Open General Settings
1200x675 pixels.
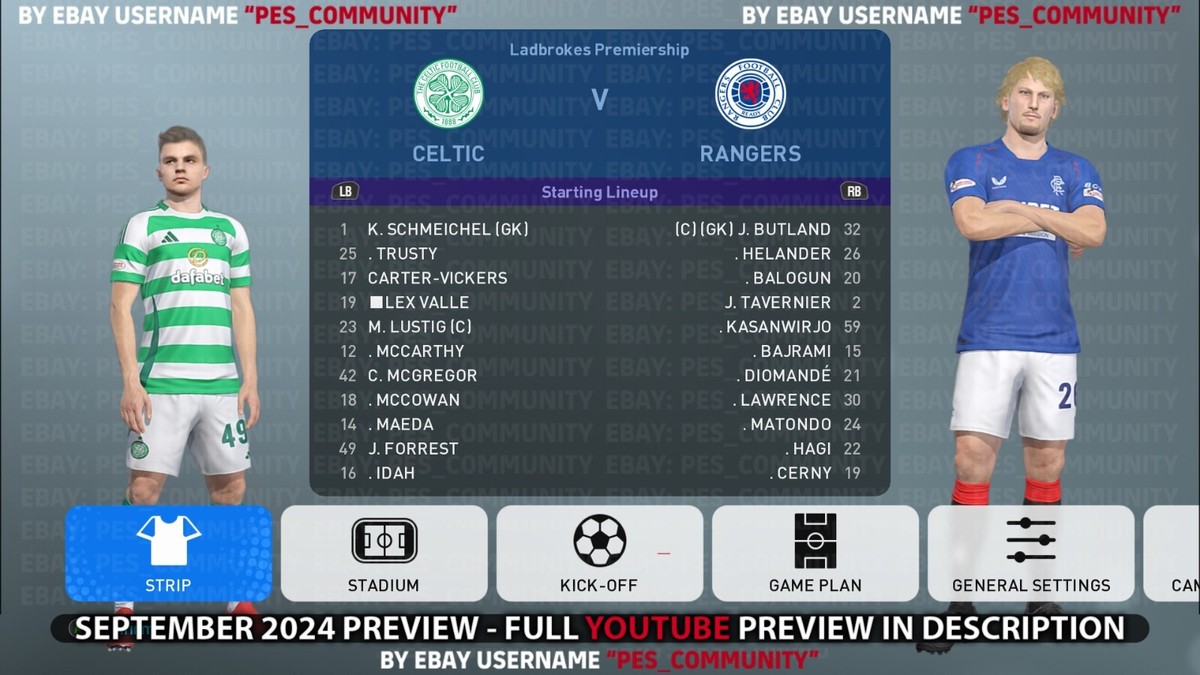tap(1031, 553)
